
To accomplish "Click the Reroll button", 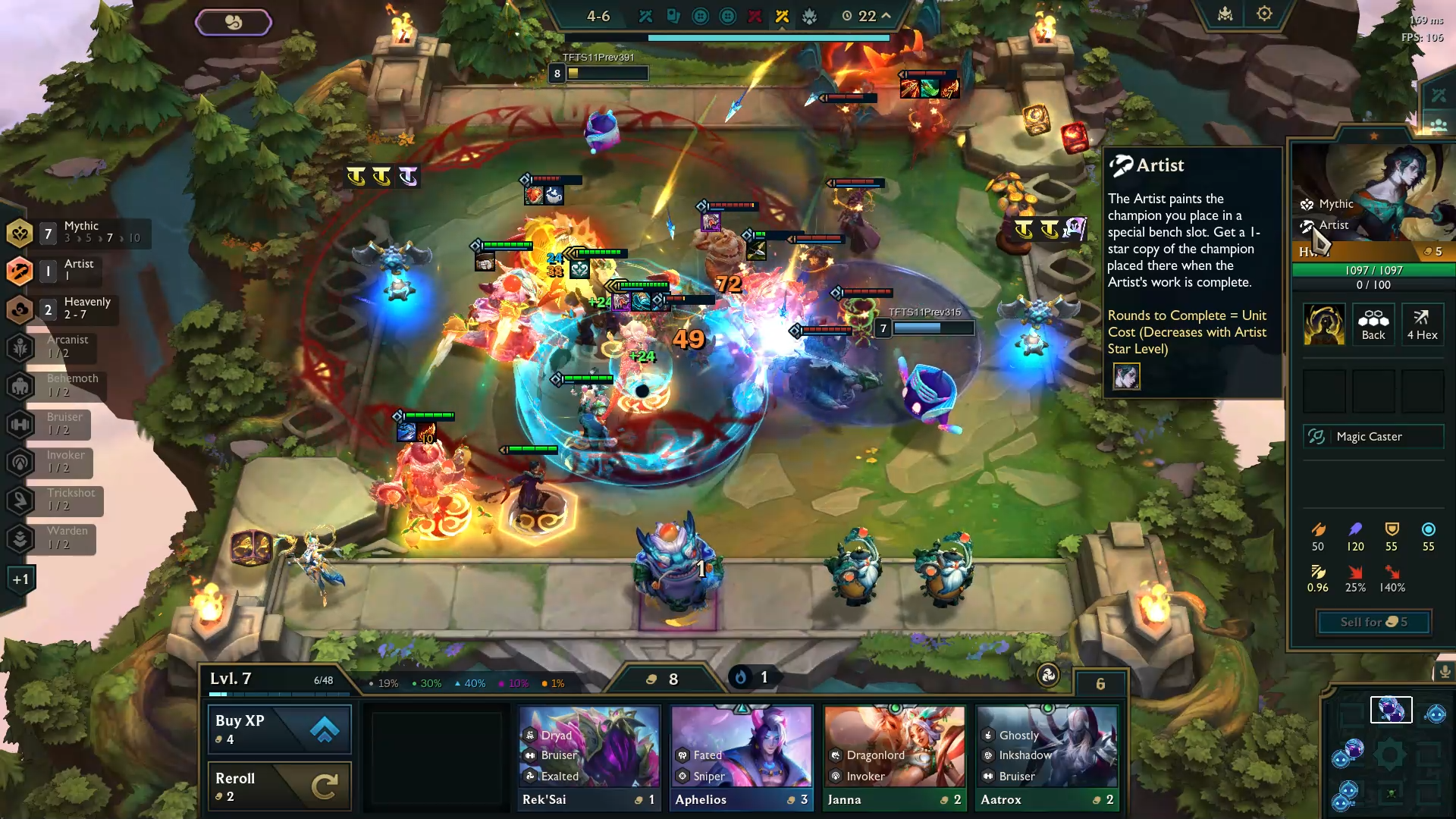I will click(x=278, y=786).
